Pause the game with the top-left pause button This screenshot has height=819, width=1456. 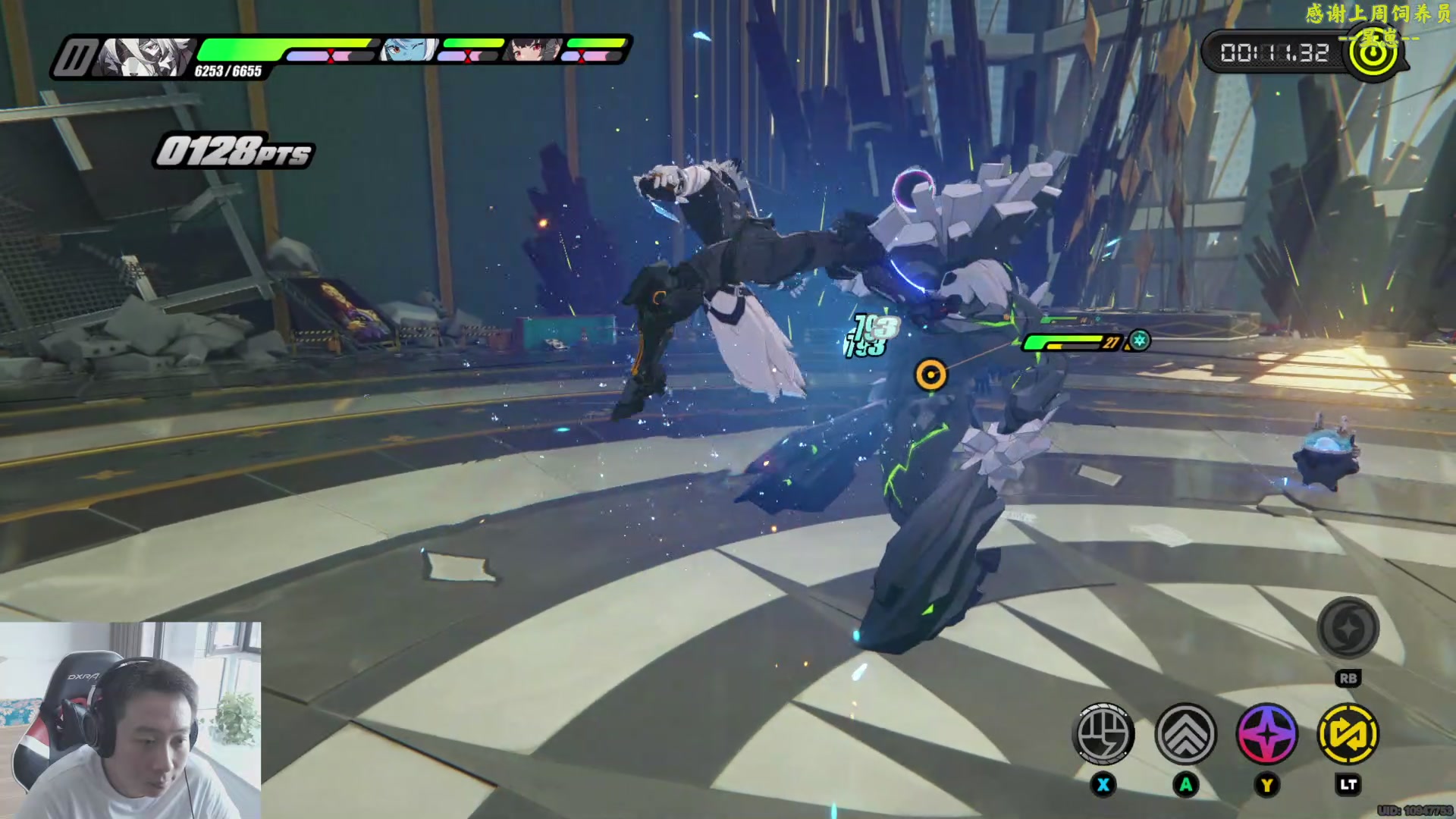point(74,58)
